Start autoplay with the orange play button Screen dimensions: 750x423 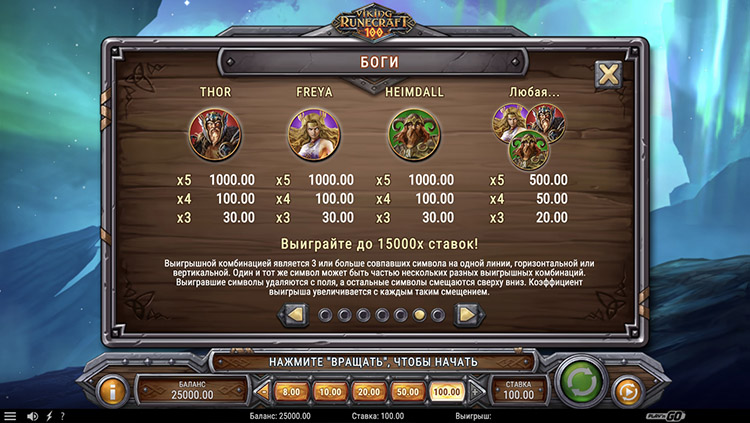(625, 389)
